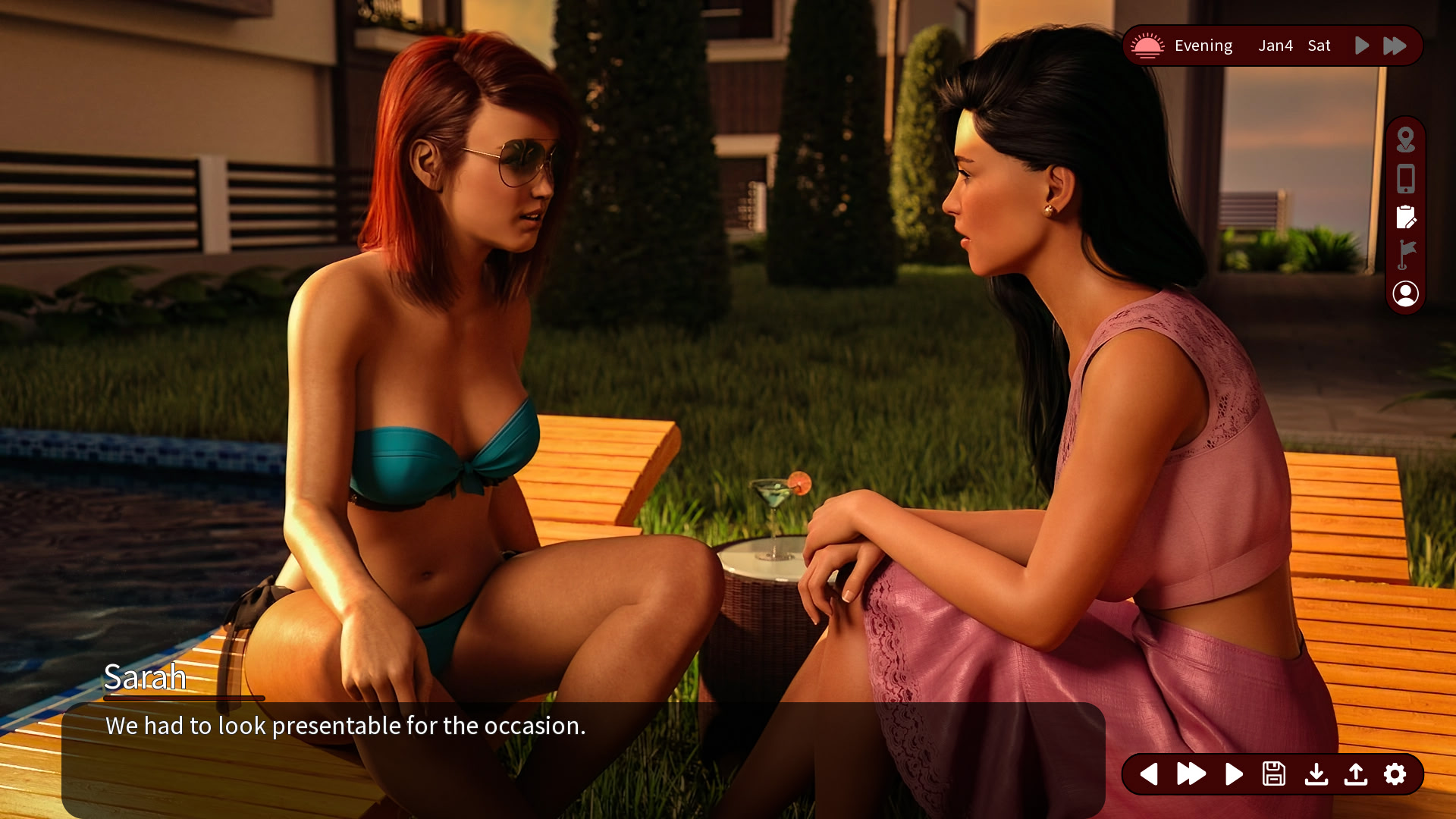The width and height of the screenshot is (1456, 819).
Task: Advance to the next dialogue line
Action: click(x=1234, y=774)
